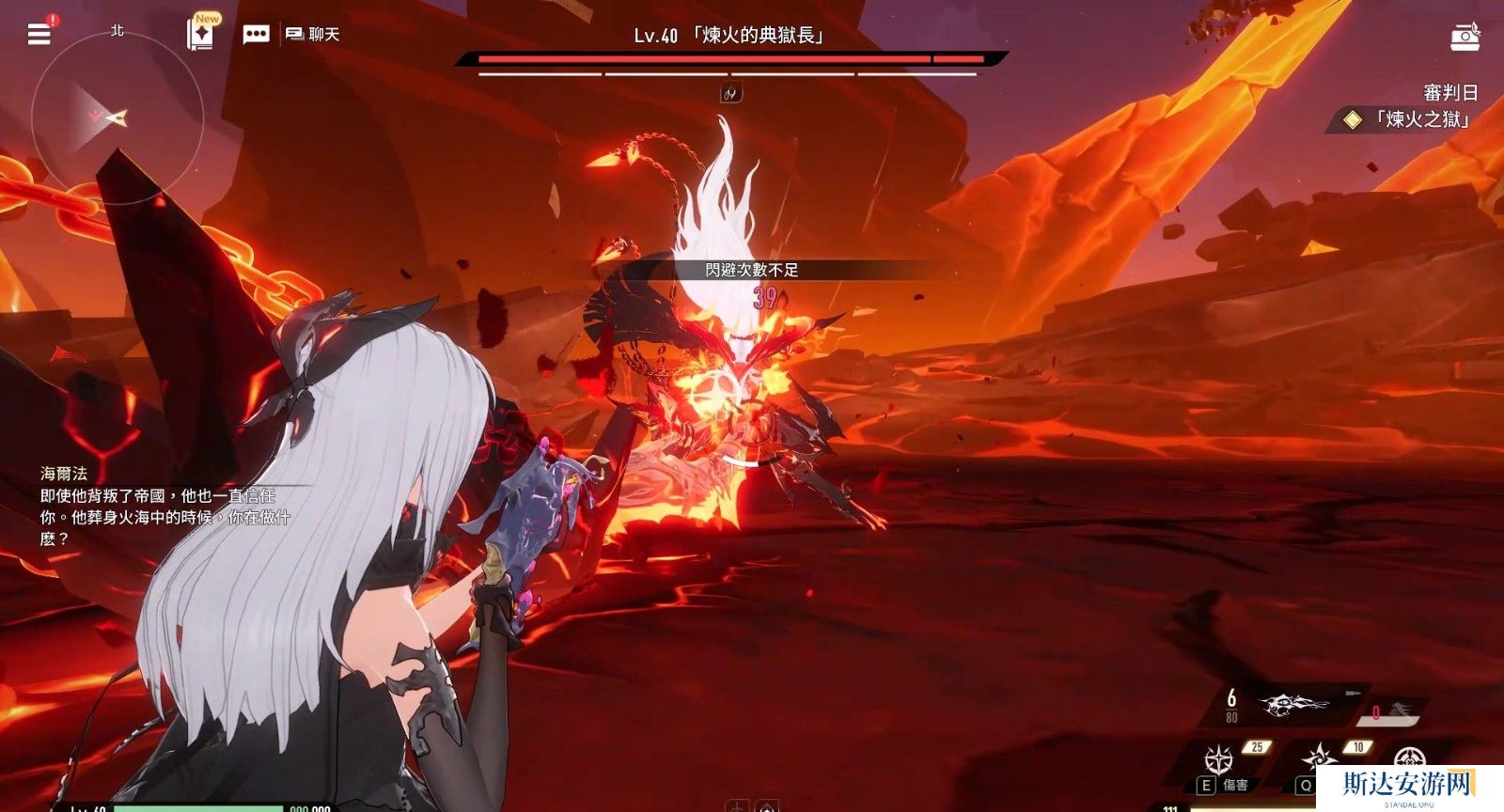Activate the round crosshair emblem ability

pyautogui.click(x=1409, y=757)
